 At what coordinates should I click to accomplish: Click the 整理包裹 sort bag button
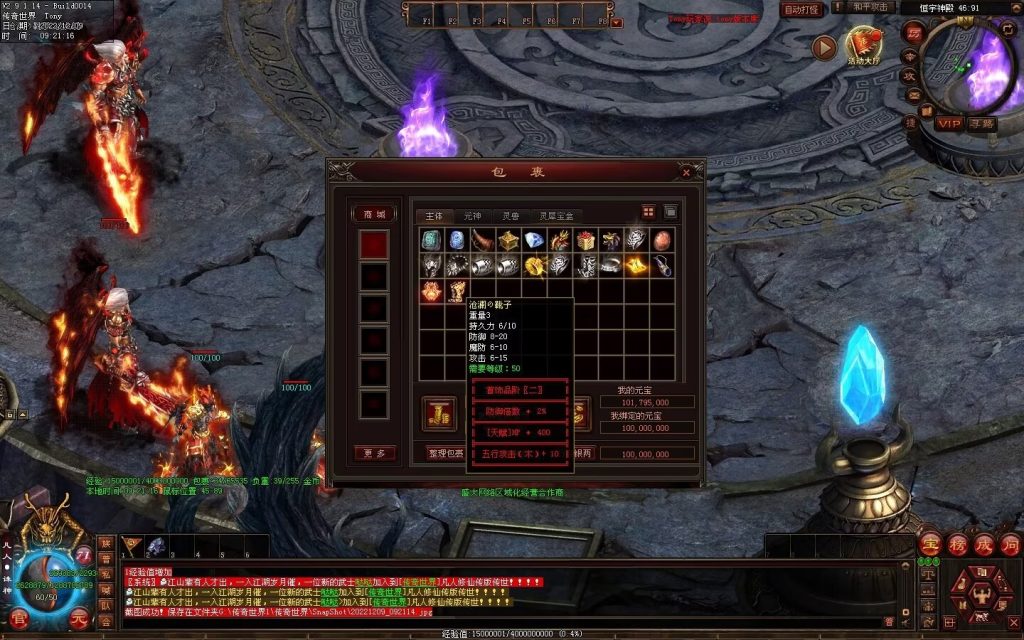(445, 453)
